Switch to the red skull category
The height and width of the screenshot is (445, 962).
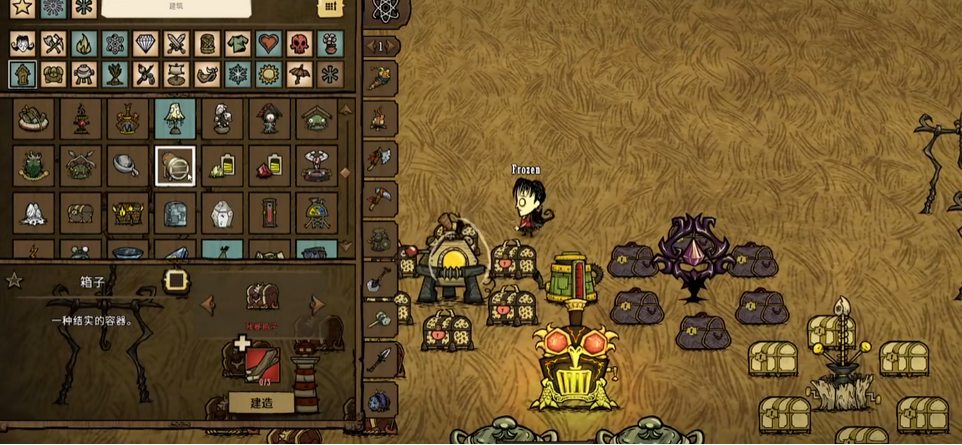click(299, 44)
